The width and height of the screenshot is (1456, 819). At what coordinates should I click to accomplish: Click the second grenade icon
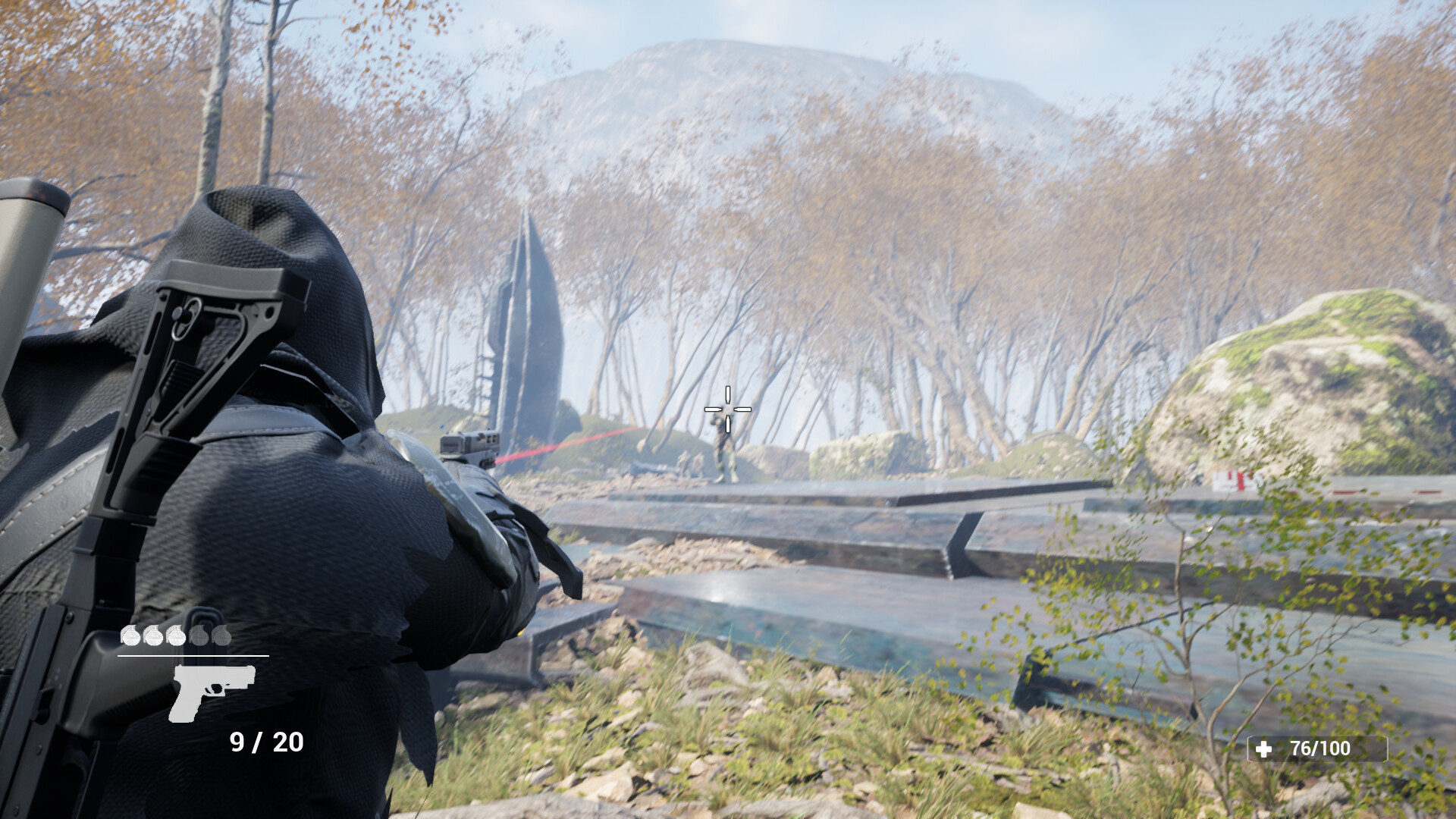tap(152, 635)
